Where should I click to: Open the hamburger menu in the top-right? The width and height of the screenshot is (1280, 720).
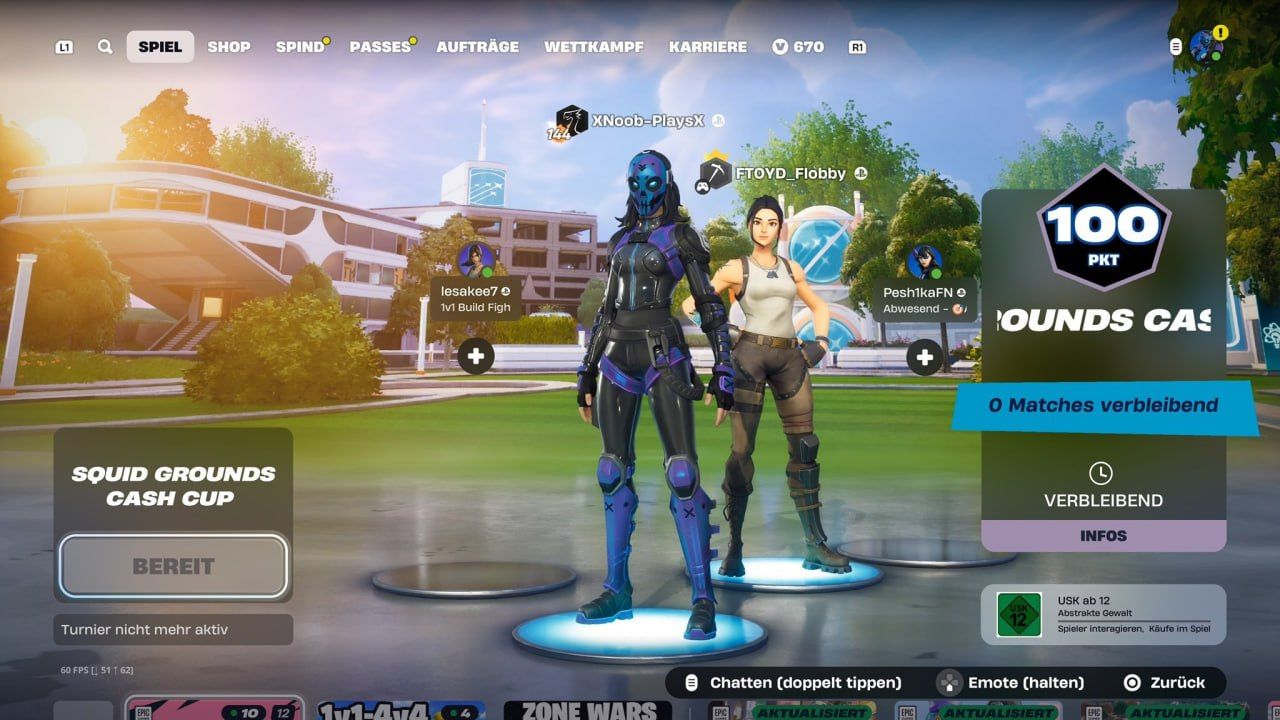coord(1174,45)
